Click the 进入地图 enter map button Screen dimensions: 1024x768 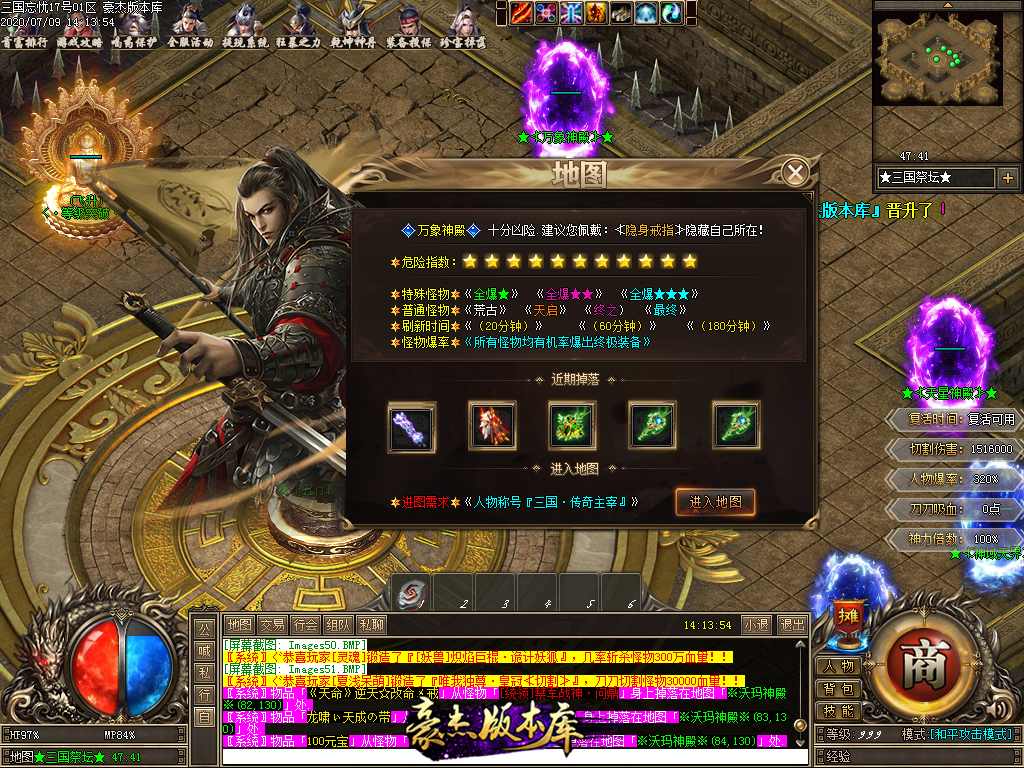pyautogui.click(x=715, y=502)
